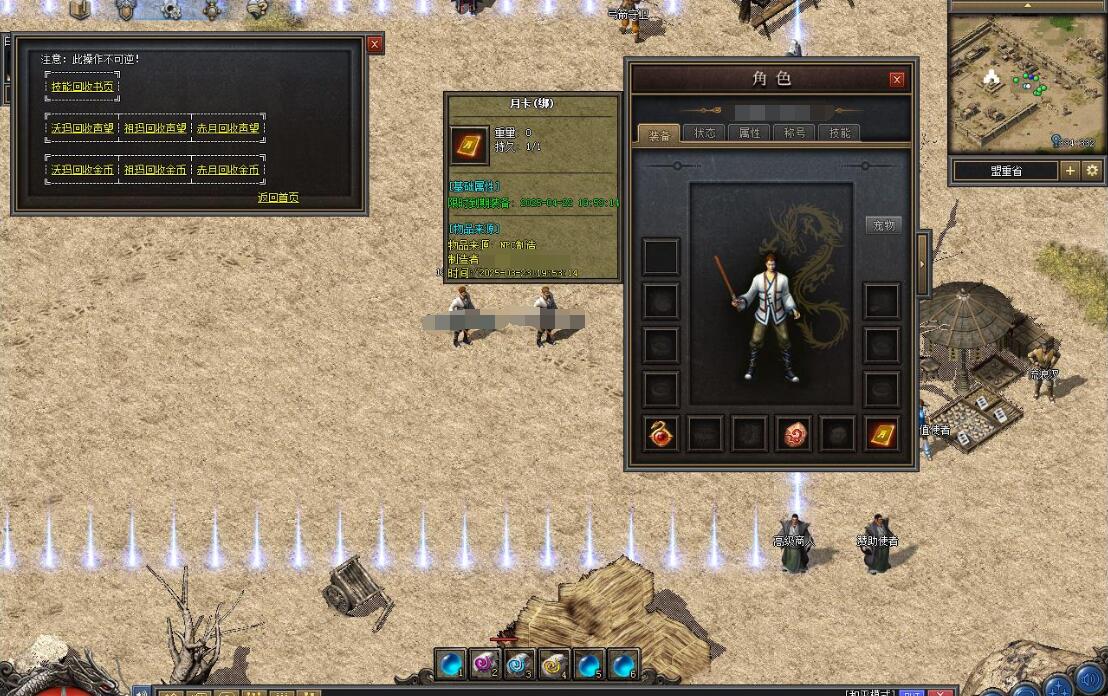Open the gear settings button beside 盟重省
Image resolution: width=1108 pixels, height=696 pixels.
[1092, 171]
